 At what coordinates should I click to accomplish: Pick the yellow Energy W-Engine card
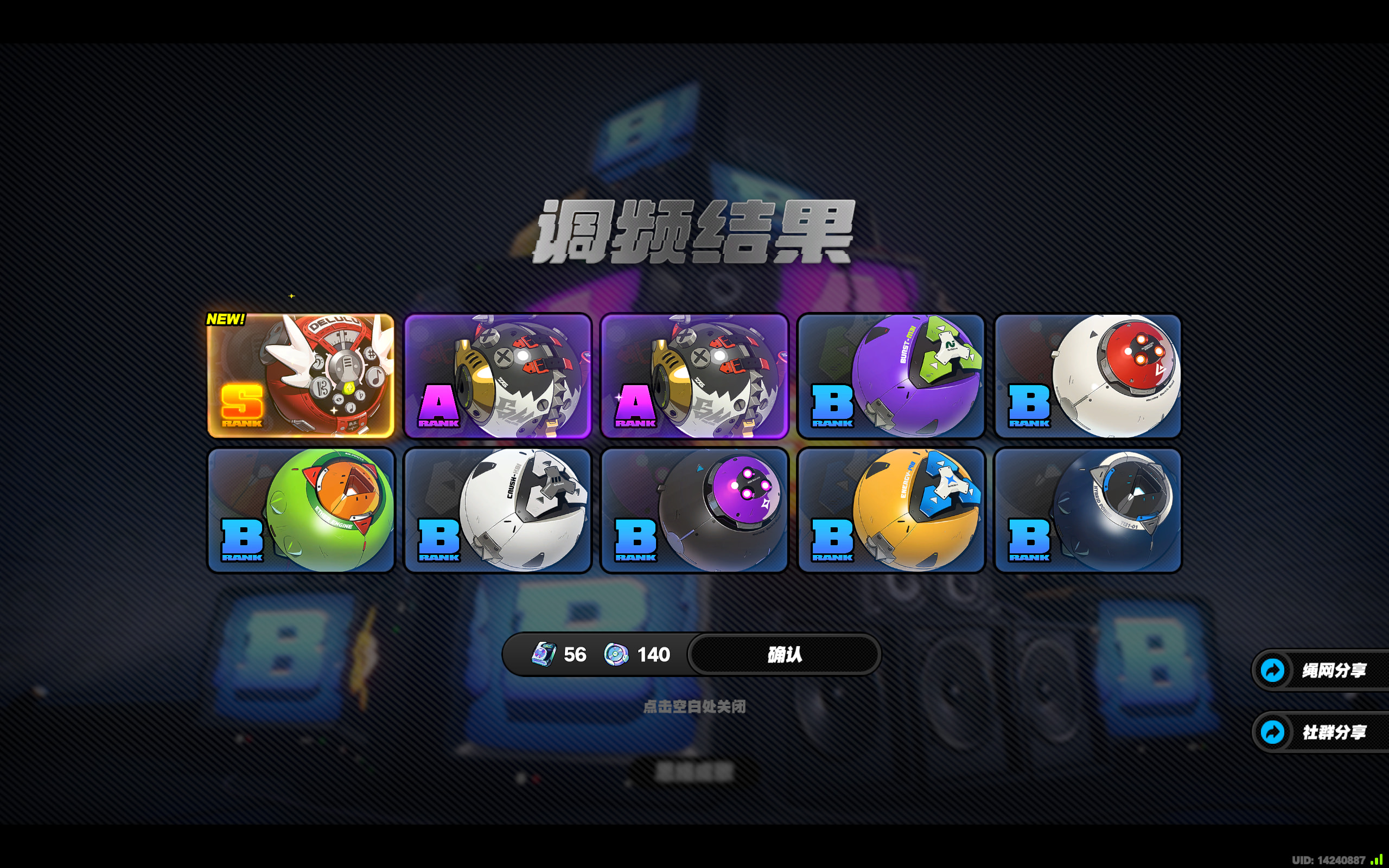891,510
